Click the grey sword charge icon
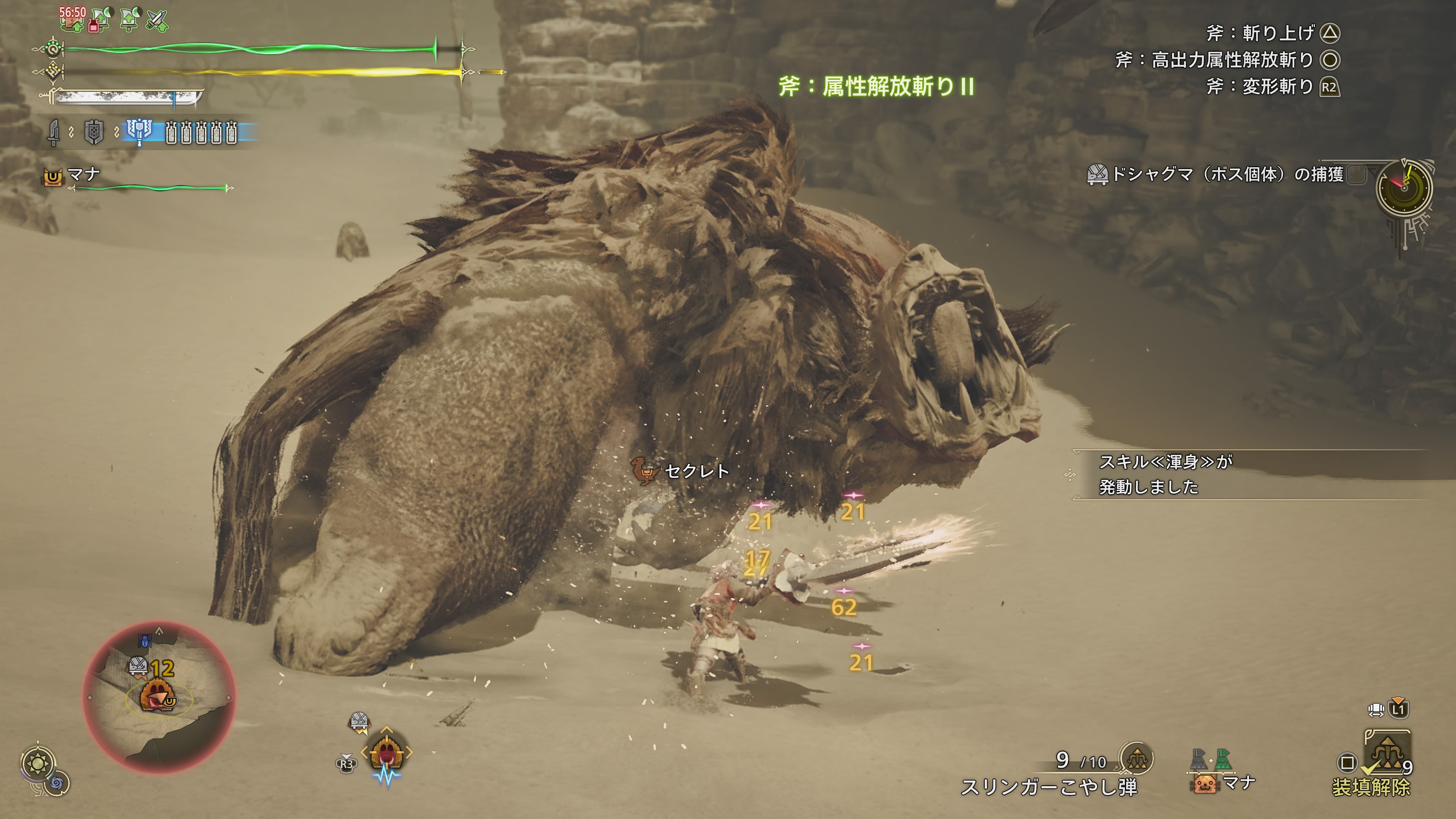Viewport: 1456px width, 819px height. pos(54,132)
